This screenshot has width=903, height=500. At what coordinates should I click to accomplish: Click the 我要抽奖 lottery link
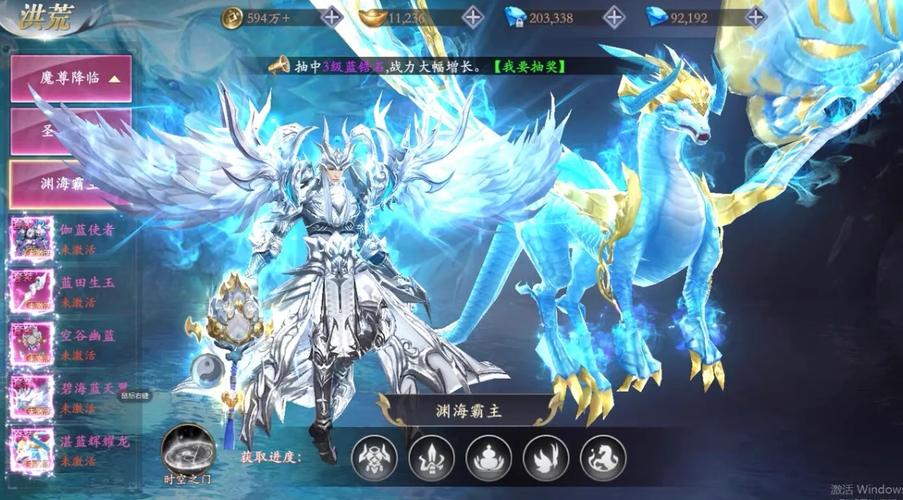(530, 66)
